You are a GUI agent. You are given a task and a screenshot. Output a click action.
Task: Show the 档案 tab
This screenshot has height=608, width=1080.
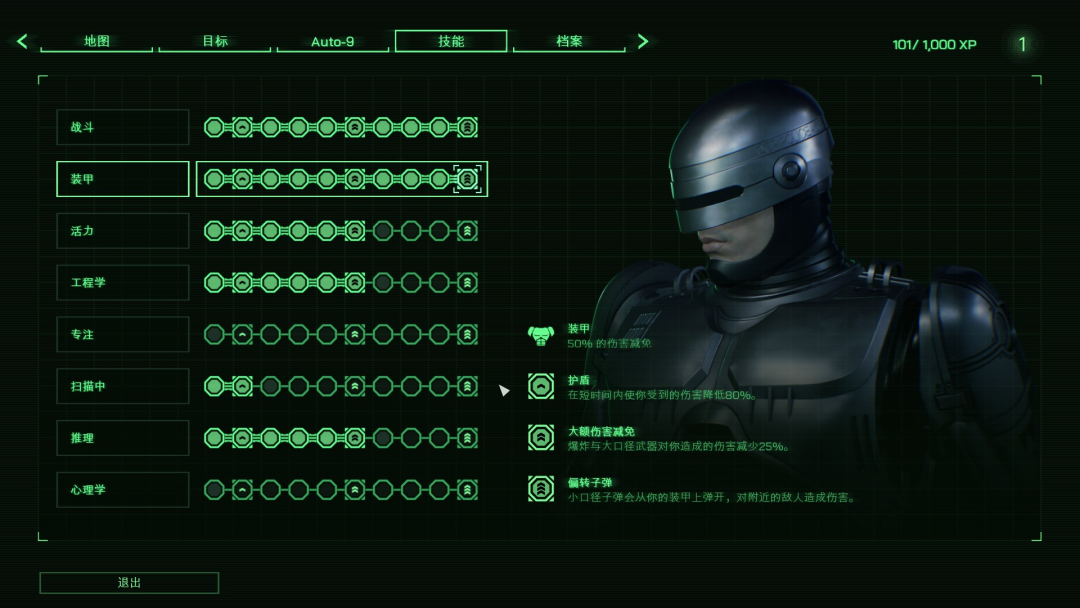click(569, 42)
